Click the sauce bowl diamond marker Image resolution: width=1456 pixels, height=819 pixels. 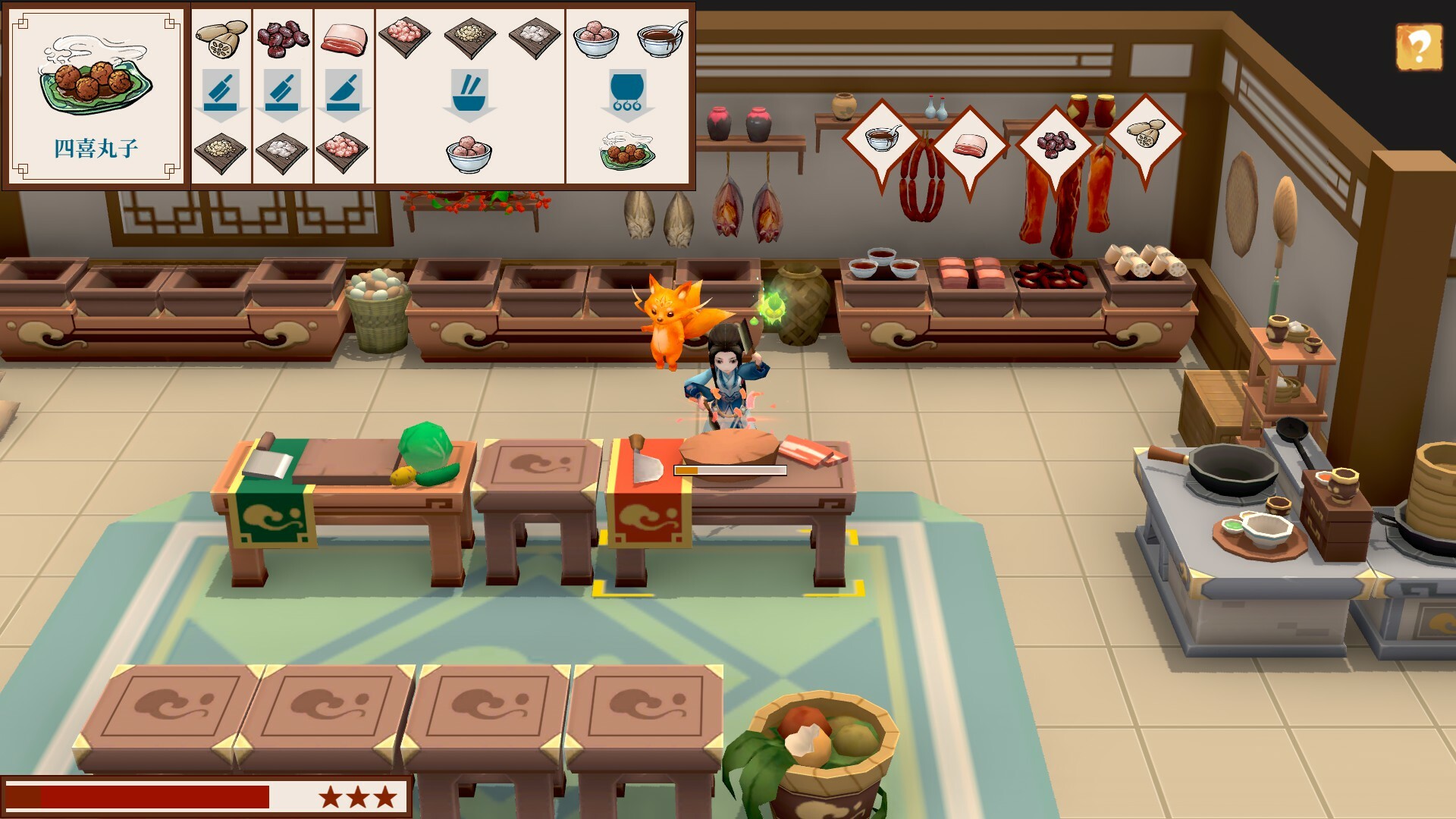(881, 139)
